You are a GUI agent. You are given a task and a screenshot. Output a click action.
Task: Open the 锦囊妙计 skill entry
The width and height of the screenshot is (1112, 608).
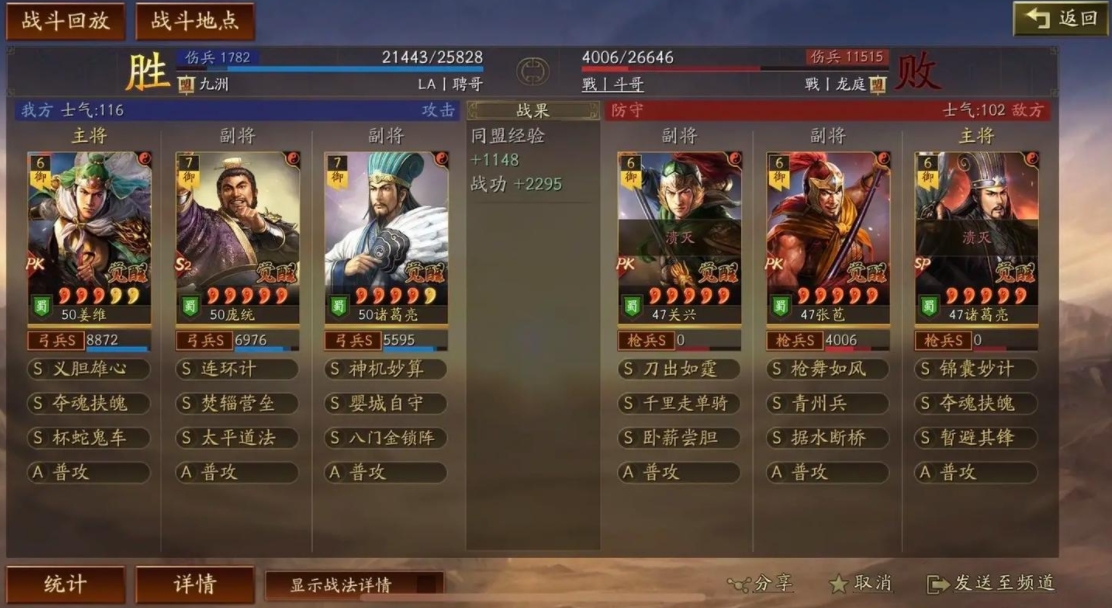click(x=976, y=369)
